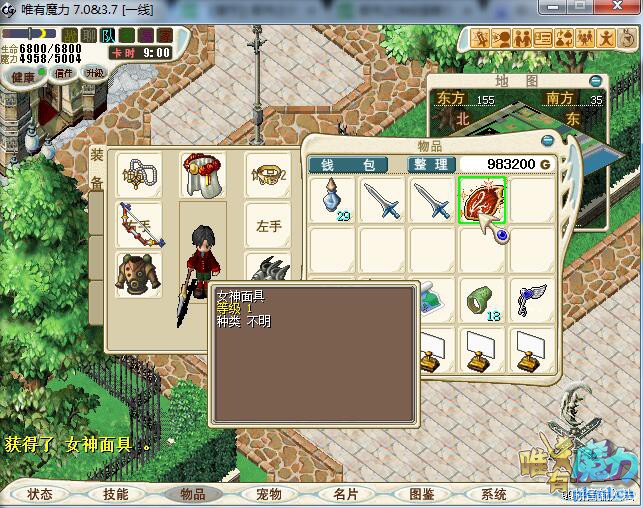
Task: Open the 系统 system menu
Action: point(494,494)
